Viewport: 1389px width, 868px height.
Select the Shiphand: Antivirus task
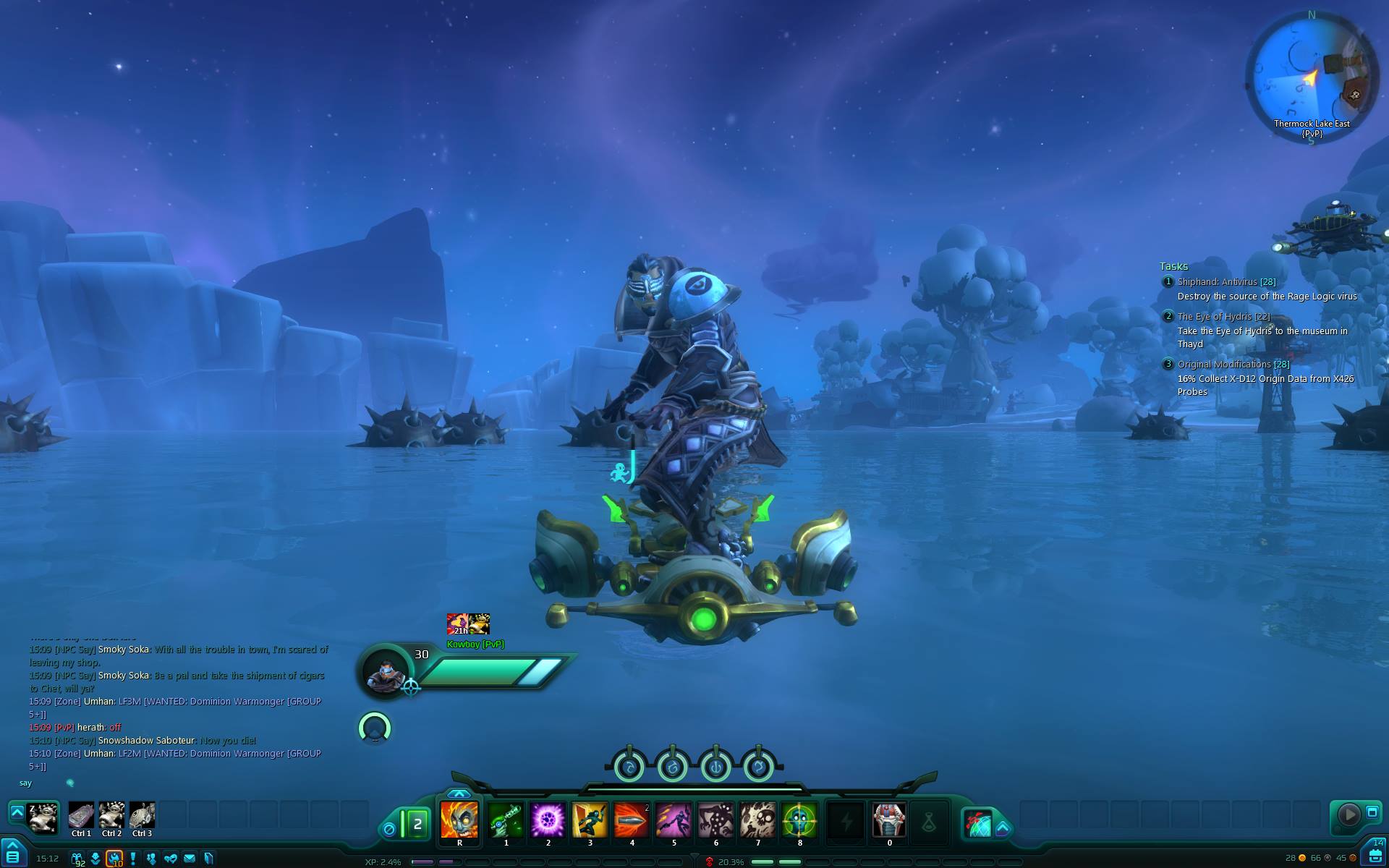pos(1226,281)
